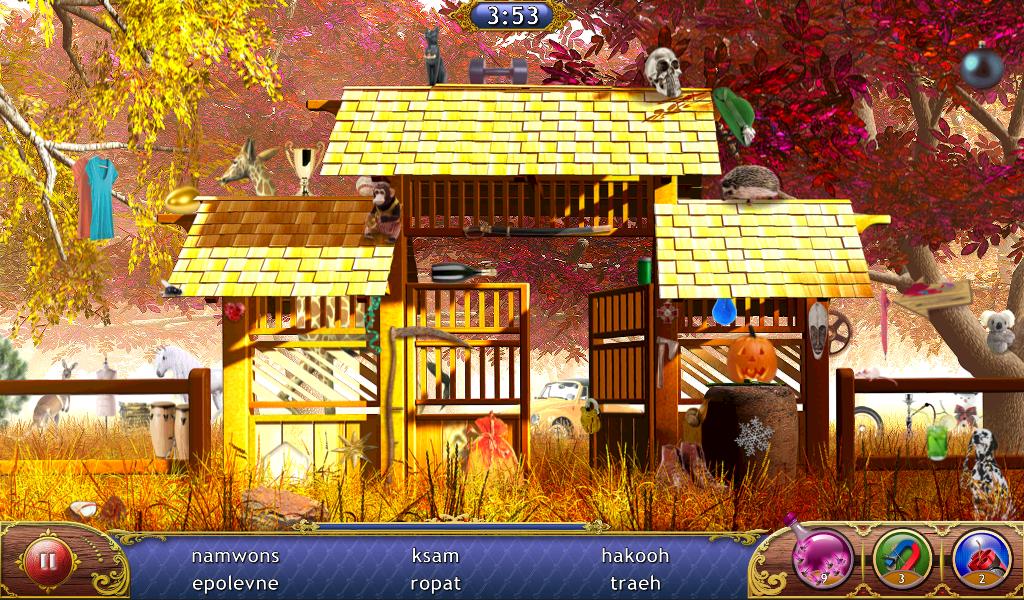Activate the dynamite power-up

[x=981, y=557]
